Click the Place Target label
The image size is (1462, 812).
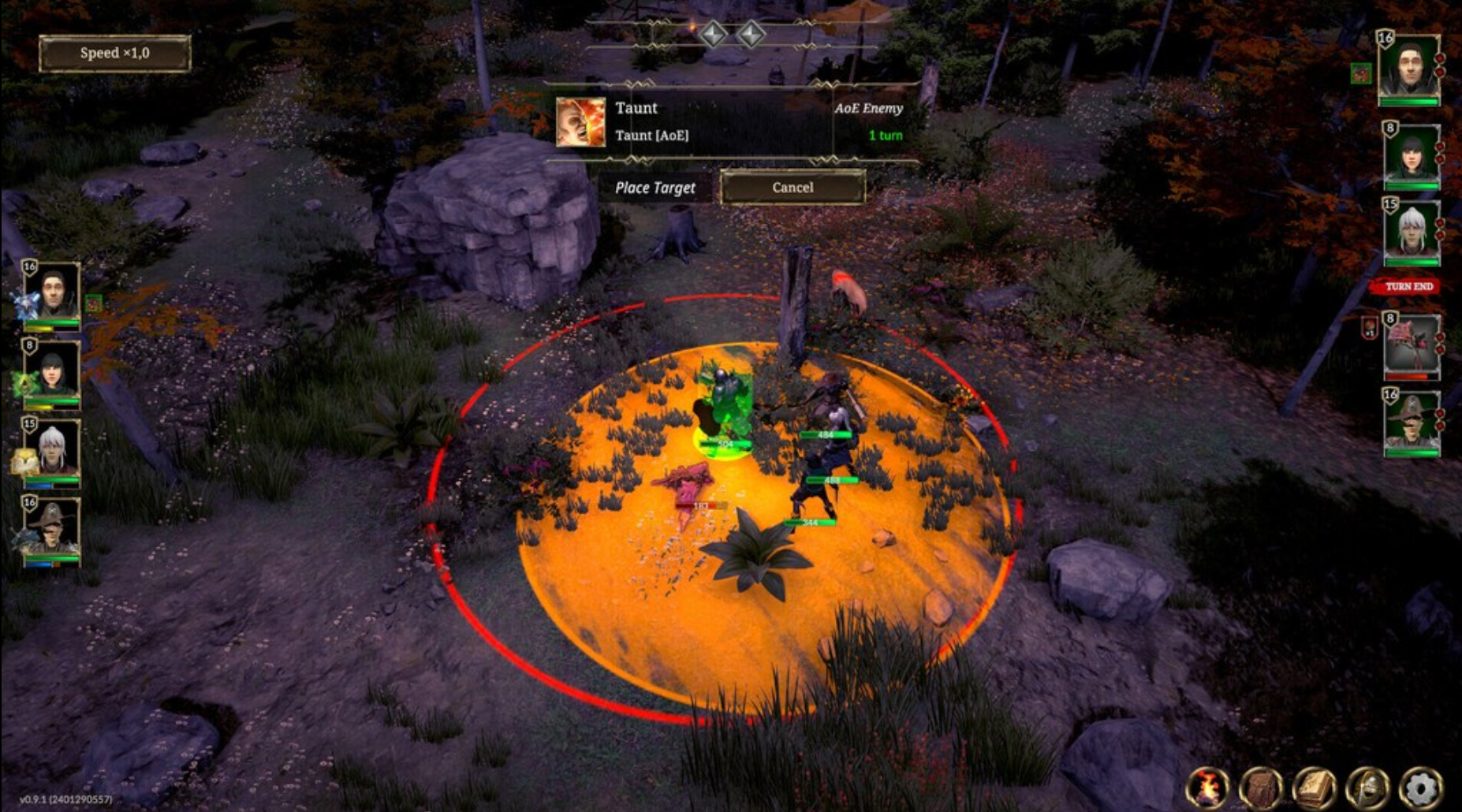pyautogui.click(x=657, y=188)
